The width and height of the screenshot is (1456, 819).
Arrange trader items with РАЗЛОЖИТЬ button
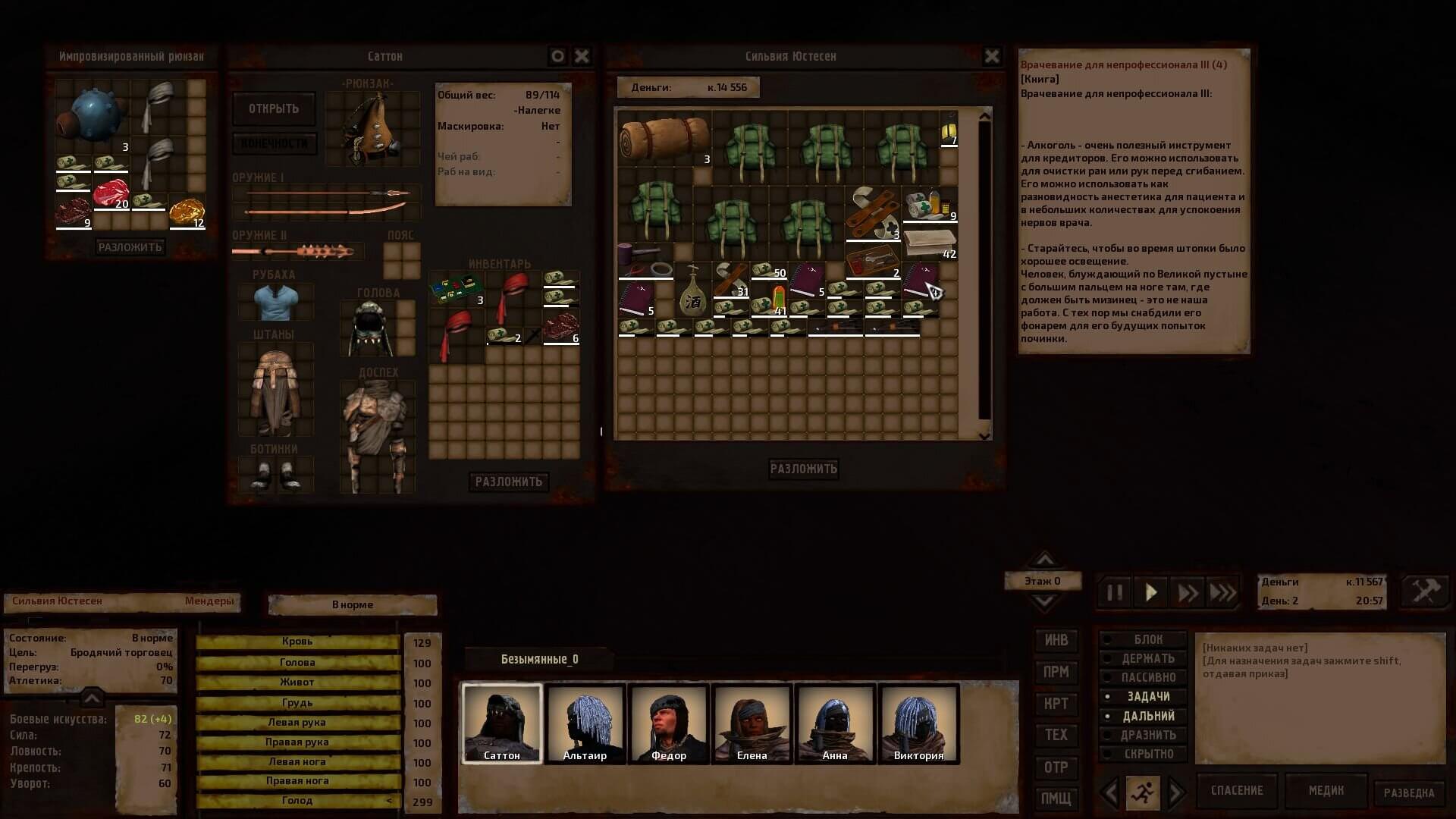click(803, 469)
